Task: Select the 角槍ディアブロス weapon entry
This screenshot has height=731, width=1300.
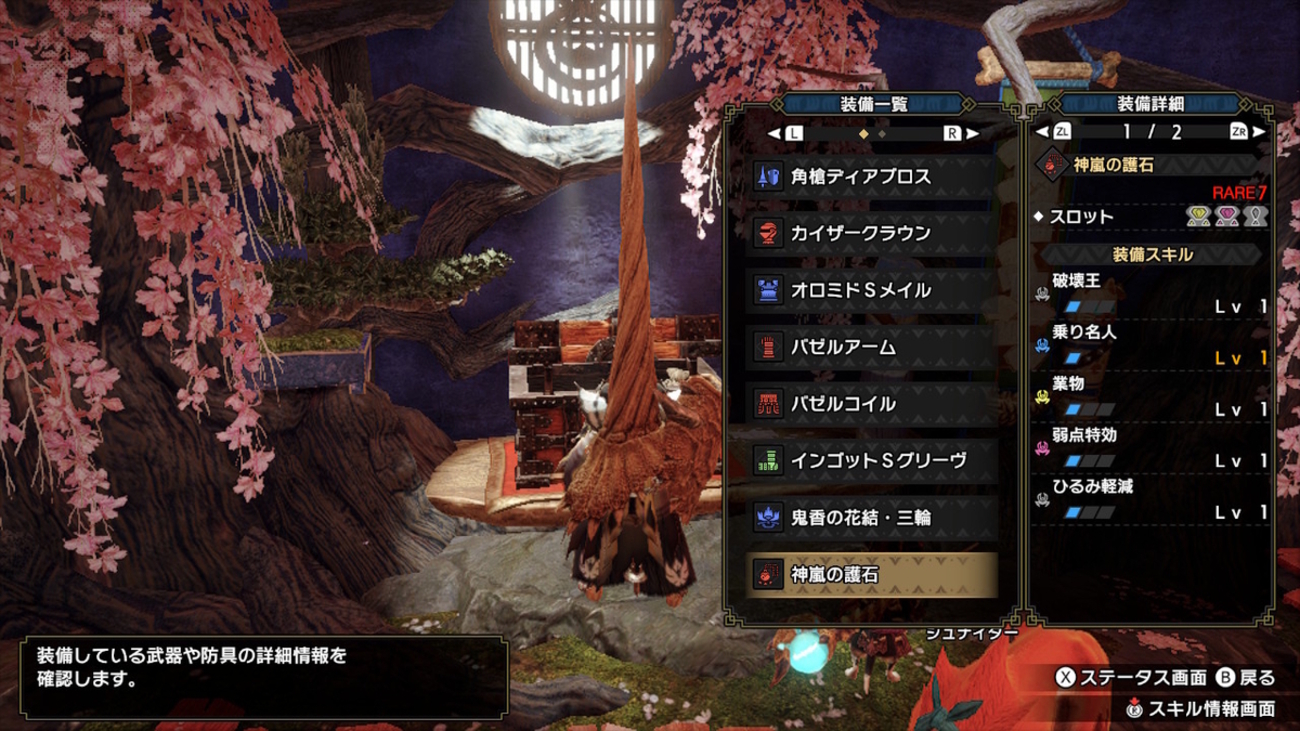Action: pyautogui.click(x=871, y=177)
